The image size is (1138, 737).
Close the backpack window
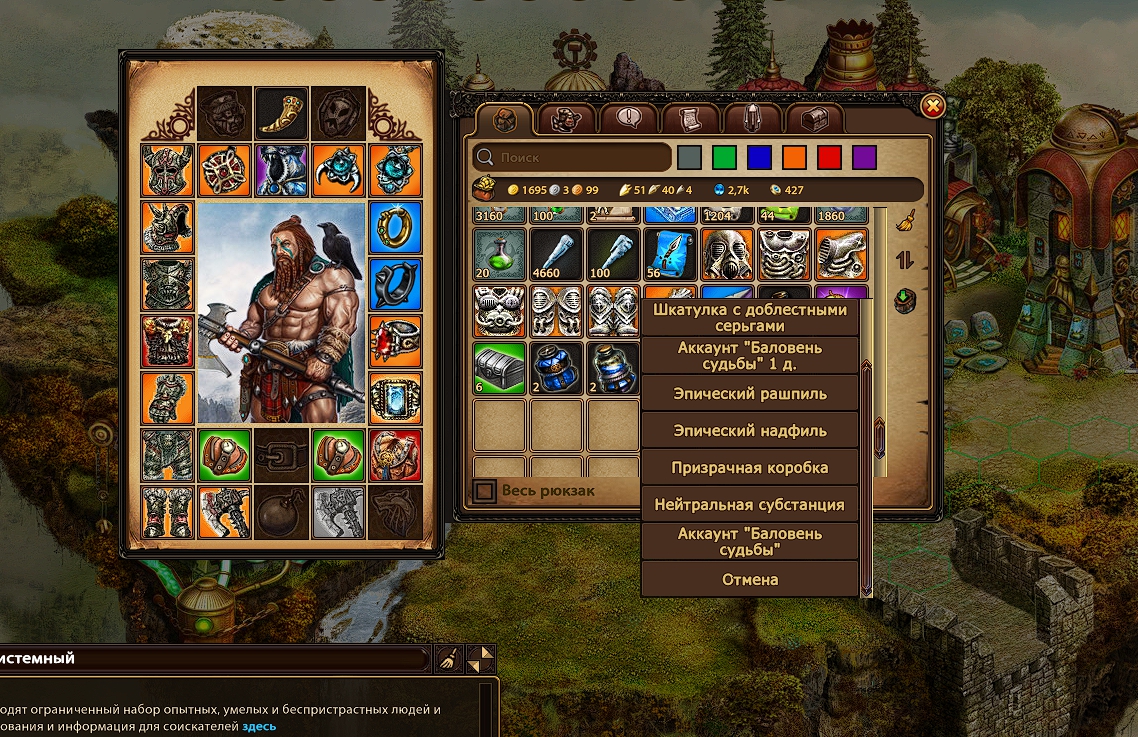(x=932, y=106)
